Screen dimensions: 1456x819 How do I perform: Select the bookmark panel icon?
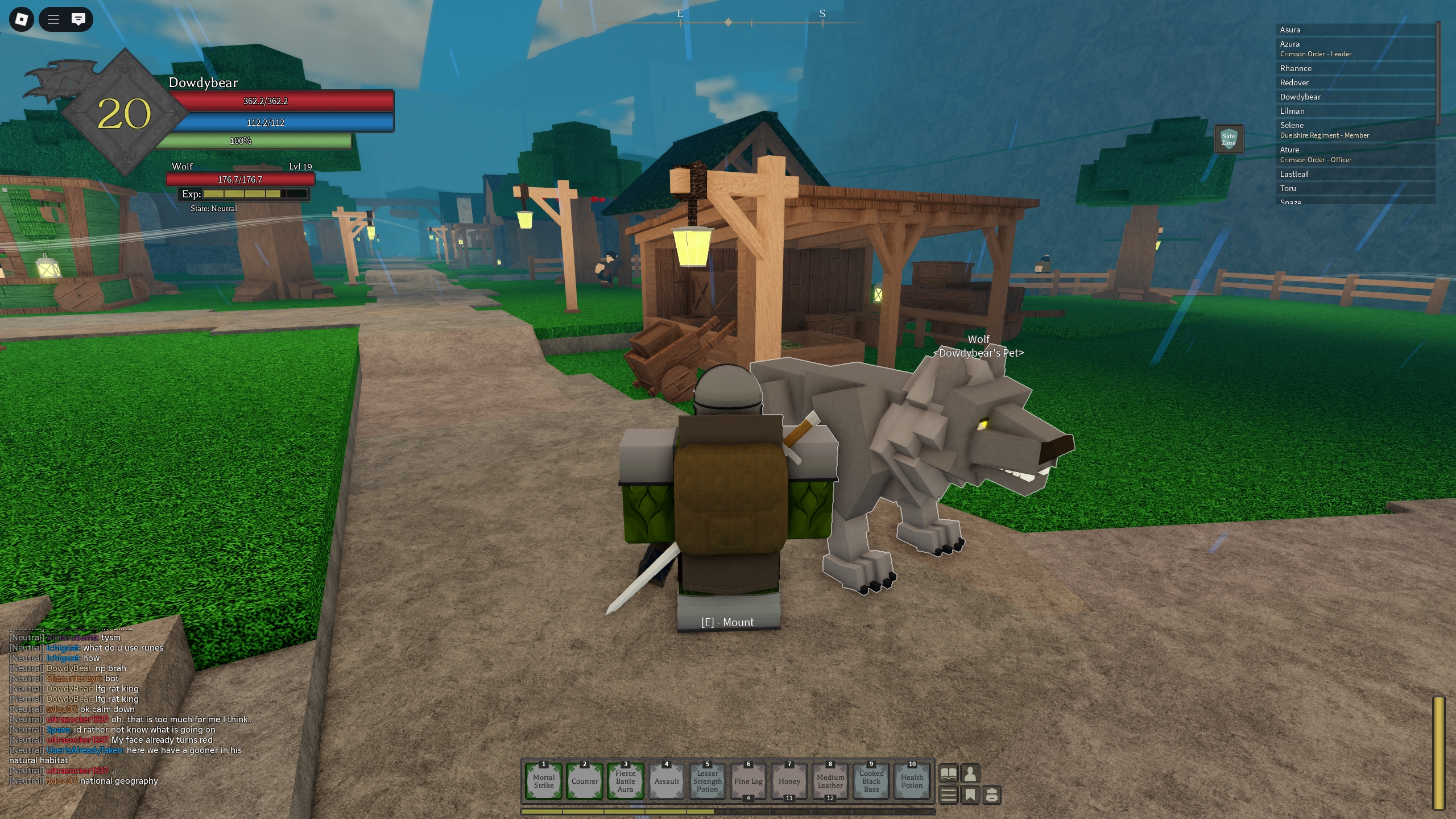point(970,795)
